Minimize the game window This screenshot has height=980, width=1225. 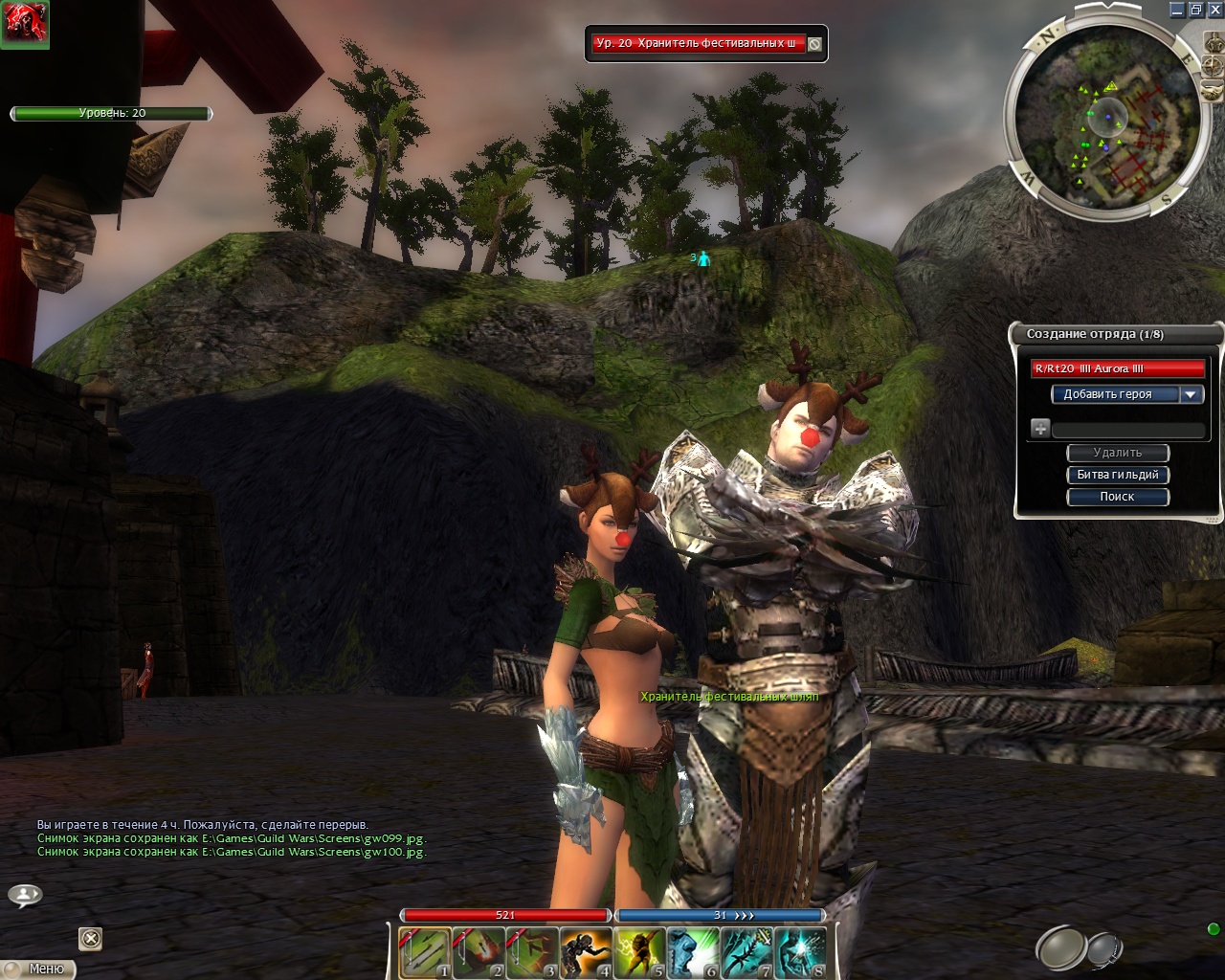1178,10
